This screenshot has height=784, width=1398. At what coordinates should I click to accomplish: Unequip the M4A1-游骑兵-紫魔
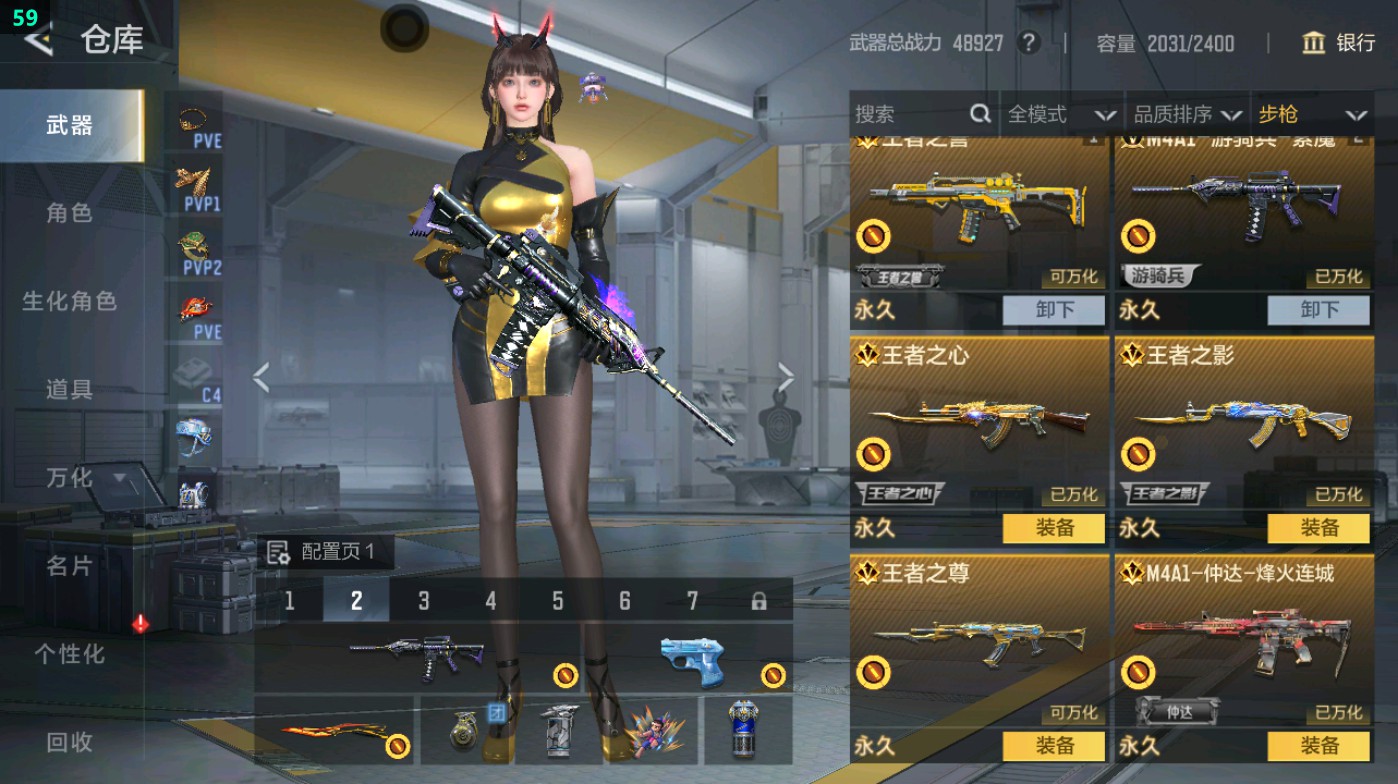(x=1321, y=311)
